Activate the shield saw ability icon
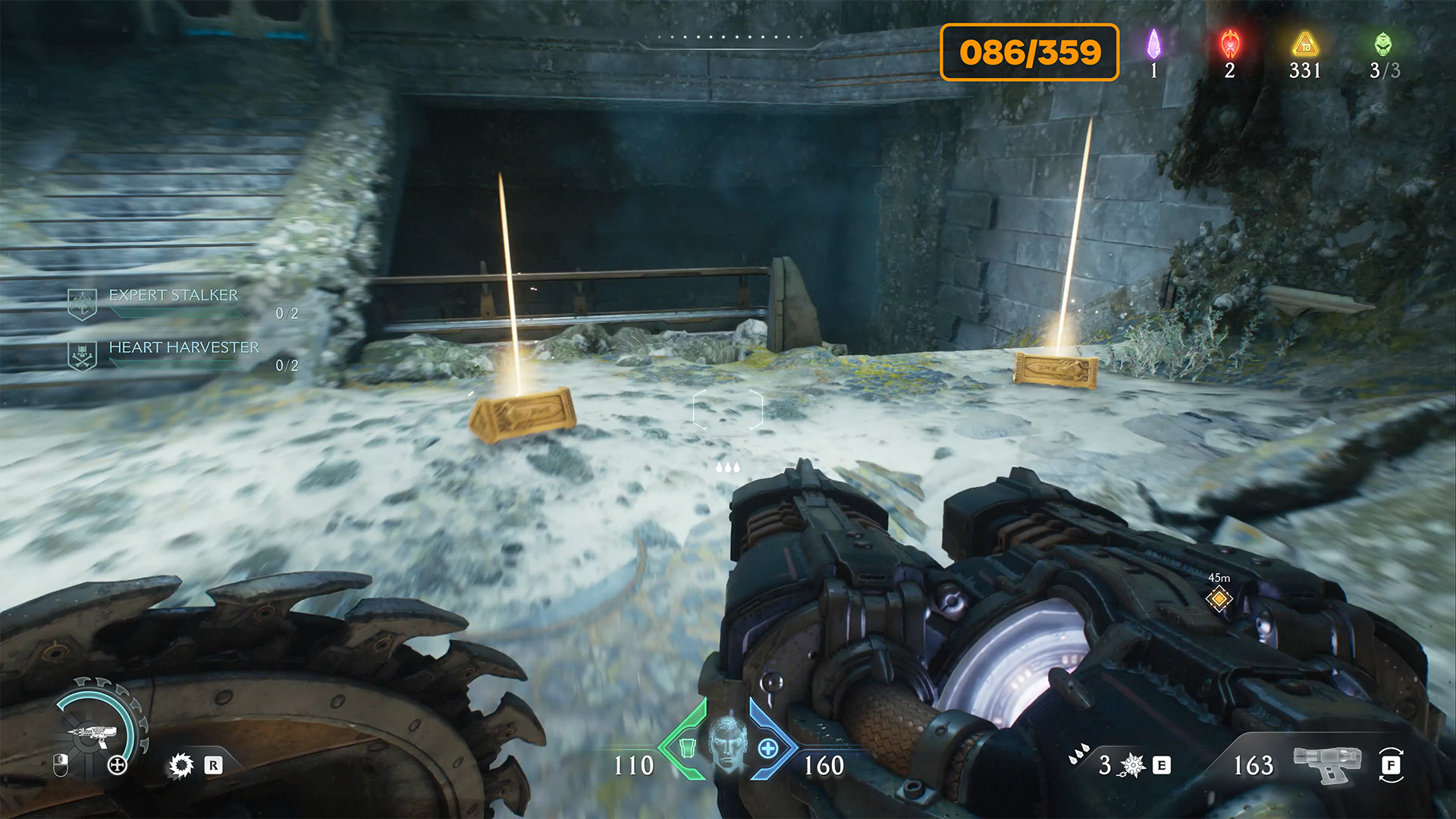This screenshot has height=819, width=1456. (x=181, y=765)
